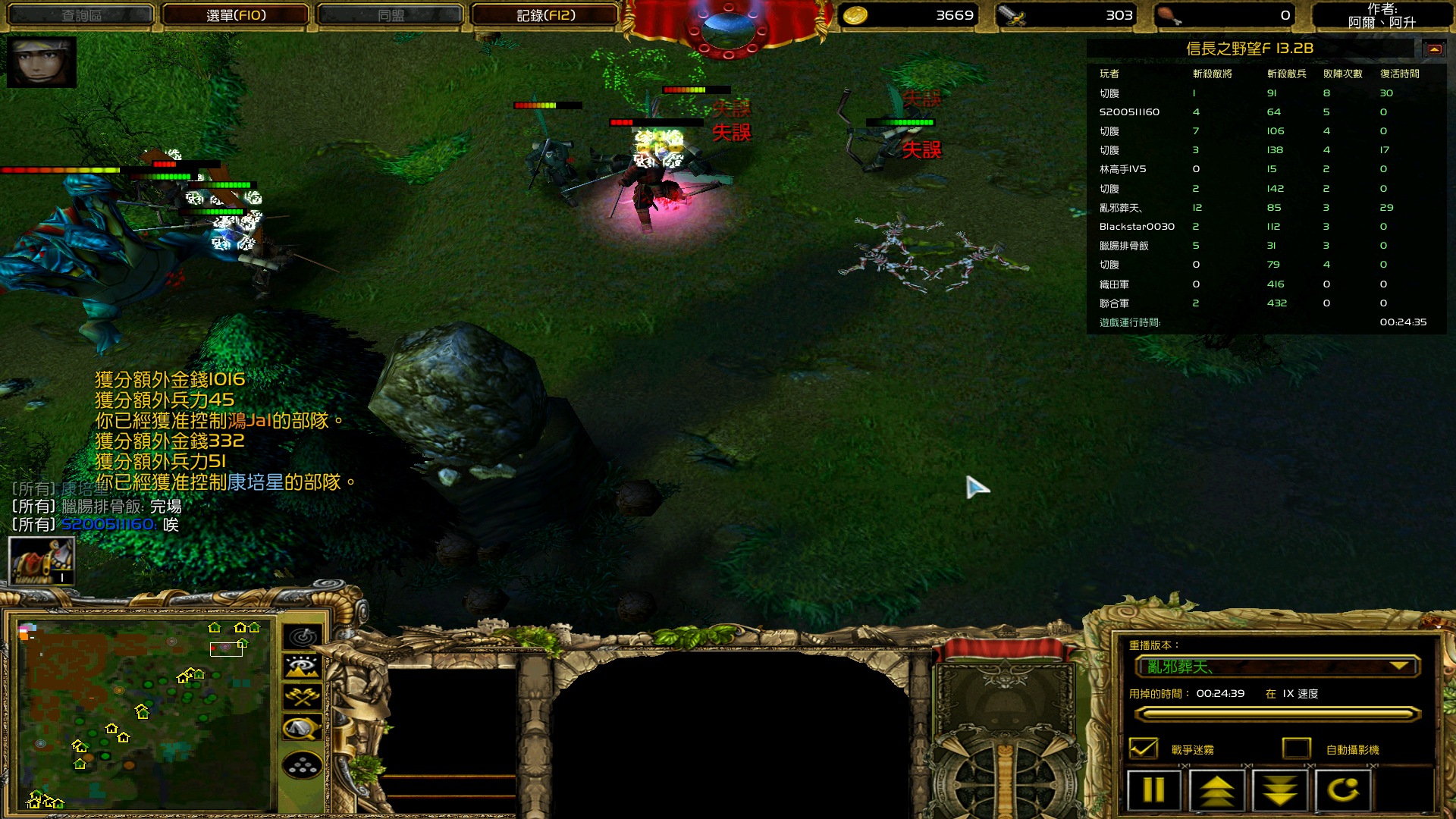Enable the 自動攝影機 auto camera checkbox

click(x=1297, y=749)
